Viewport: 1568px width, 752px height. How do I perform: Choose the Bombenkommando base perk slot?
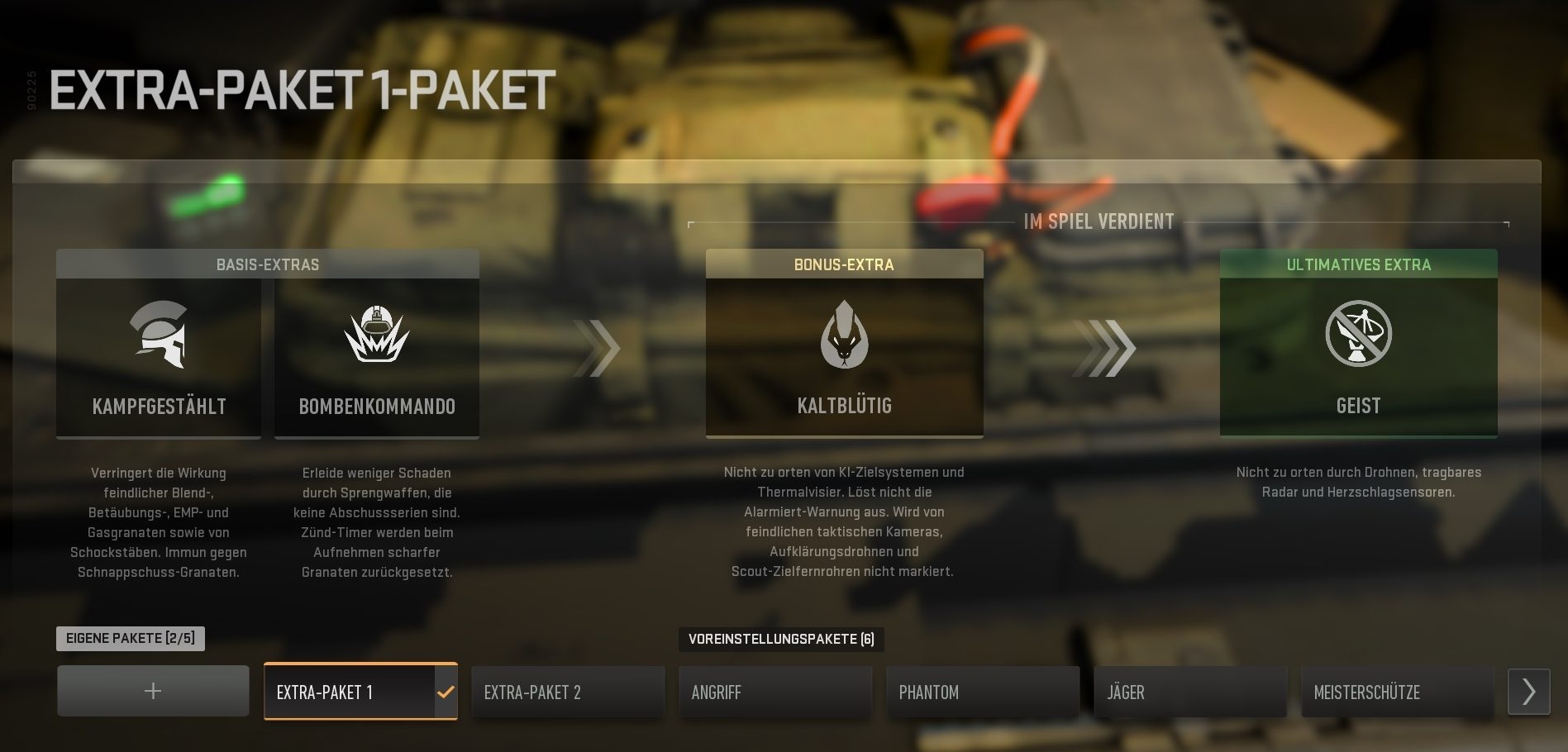pyautogui.click(x=377, y=357)
